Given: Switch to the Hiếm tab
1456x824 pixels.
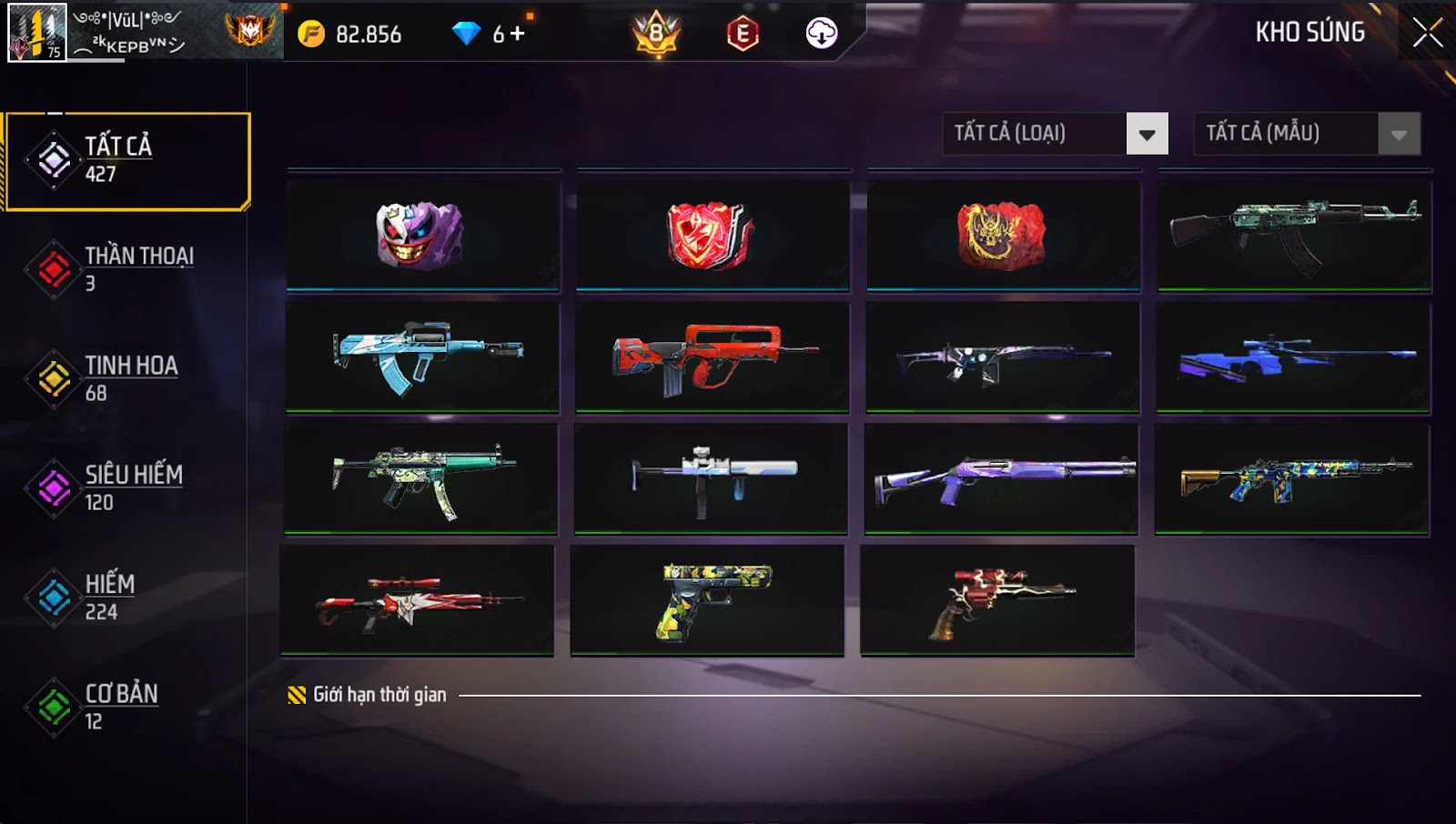Looking at the screenshot, I should click(x=127, y=597).
